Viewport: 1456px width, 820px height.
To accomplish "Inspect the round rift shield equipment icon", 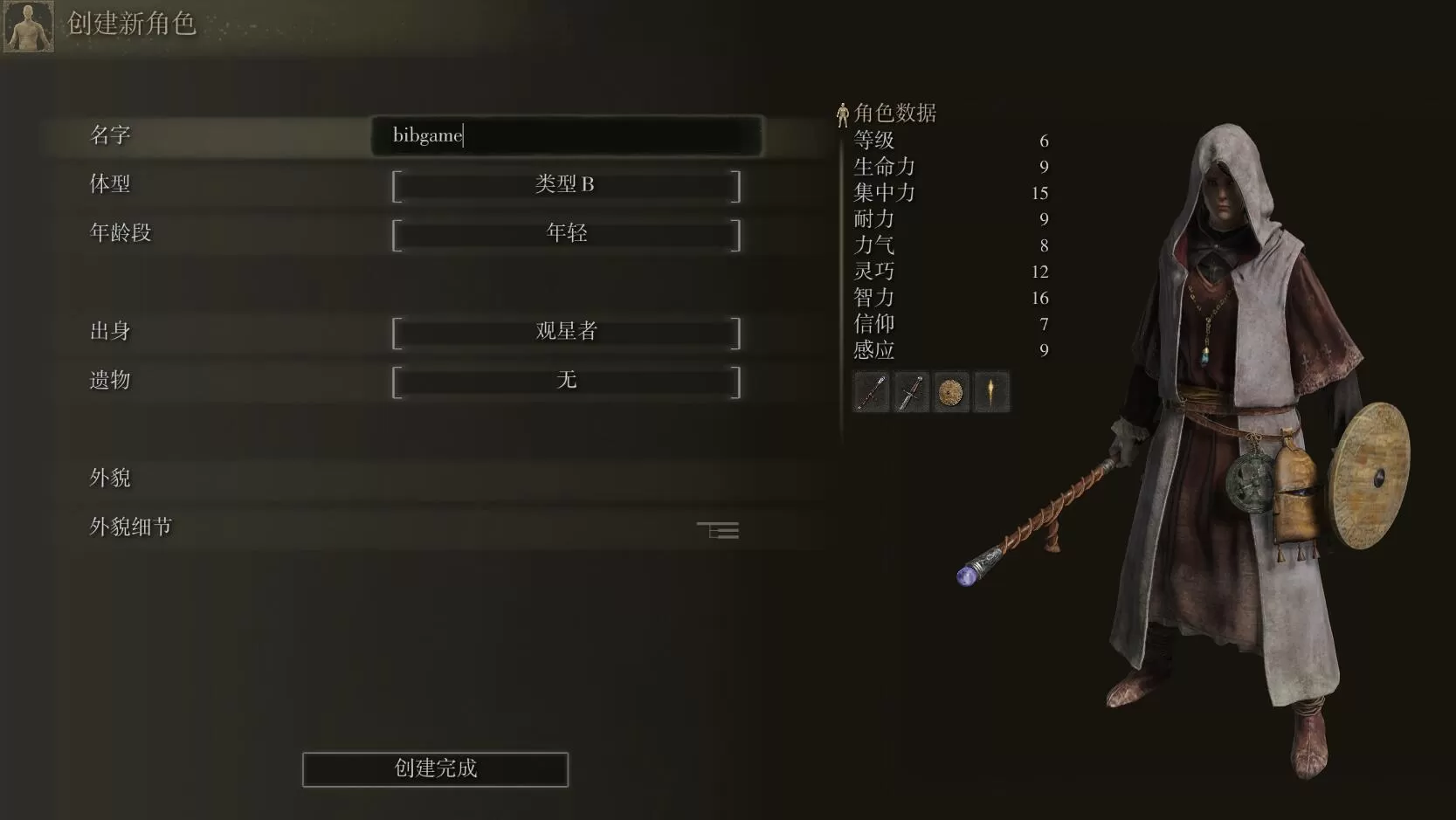I will pos(951,391).
